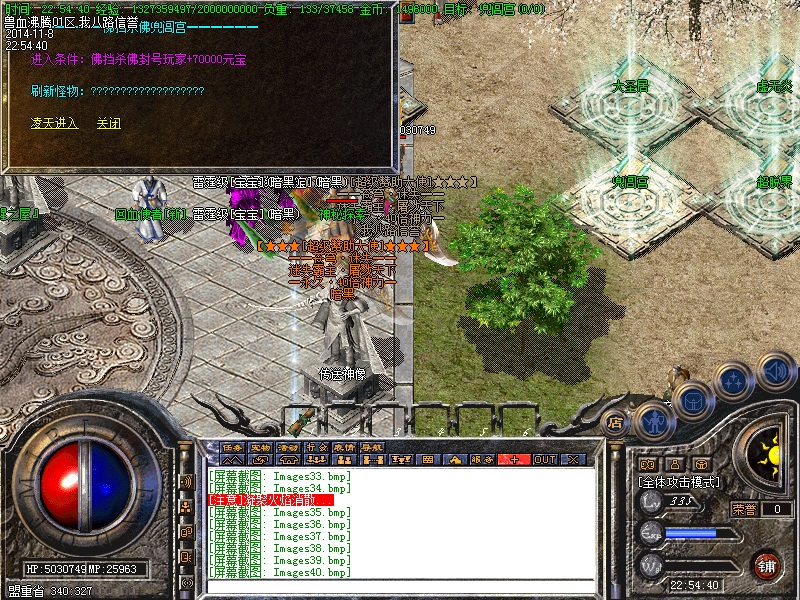Open the 表情 emotes button

click(x=345, y=447)
